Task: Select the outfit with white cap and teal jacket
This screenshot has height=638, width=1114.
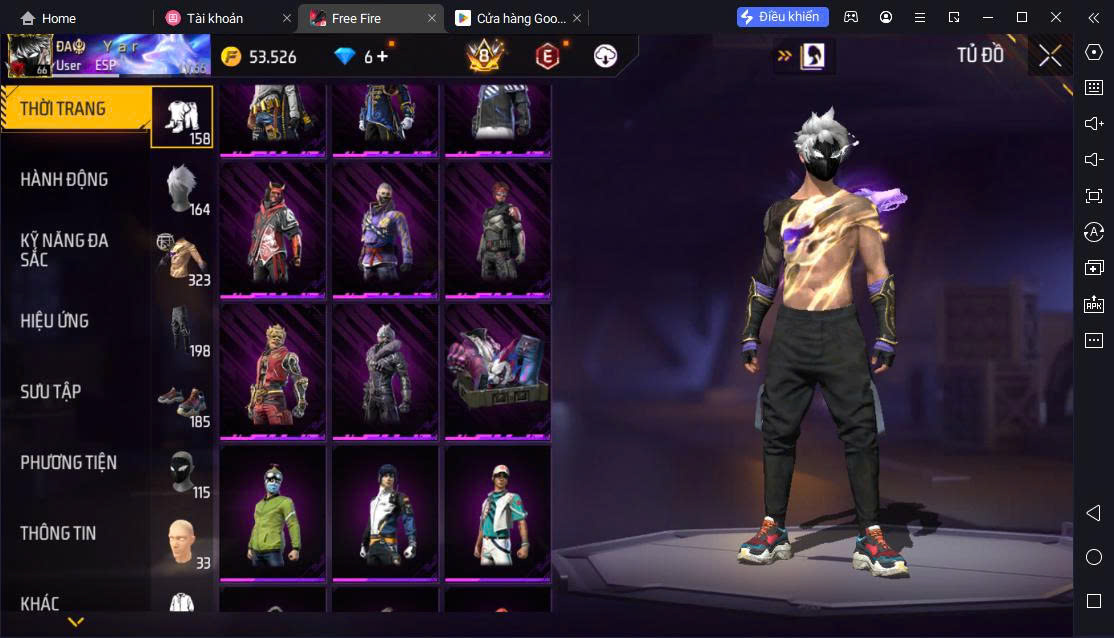Action: 498,513
